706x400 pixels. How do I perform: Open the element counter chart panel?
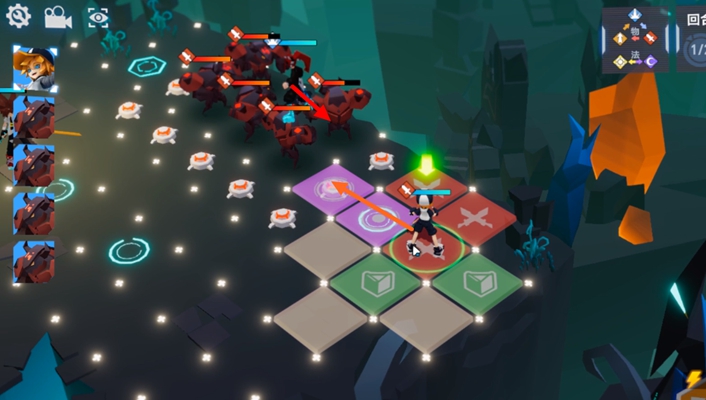[x=634, y=40]
